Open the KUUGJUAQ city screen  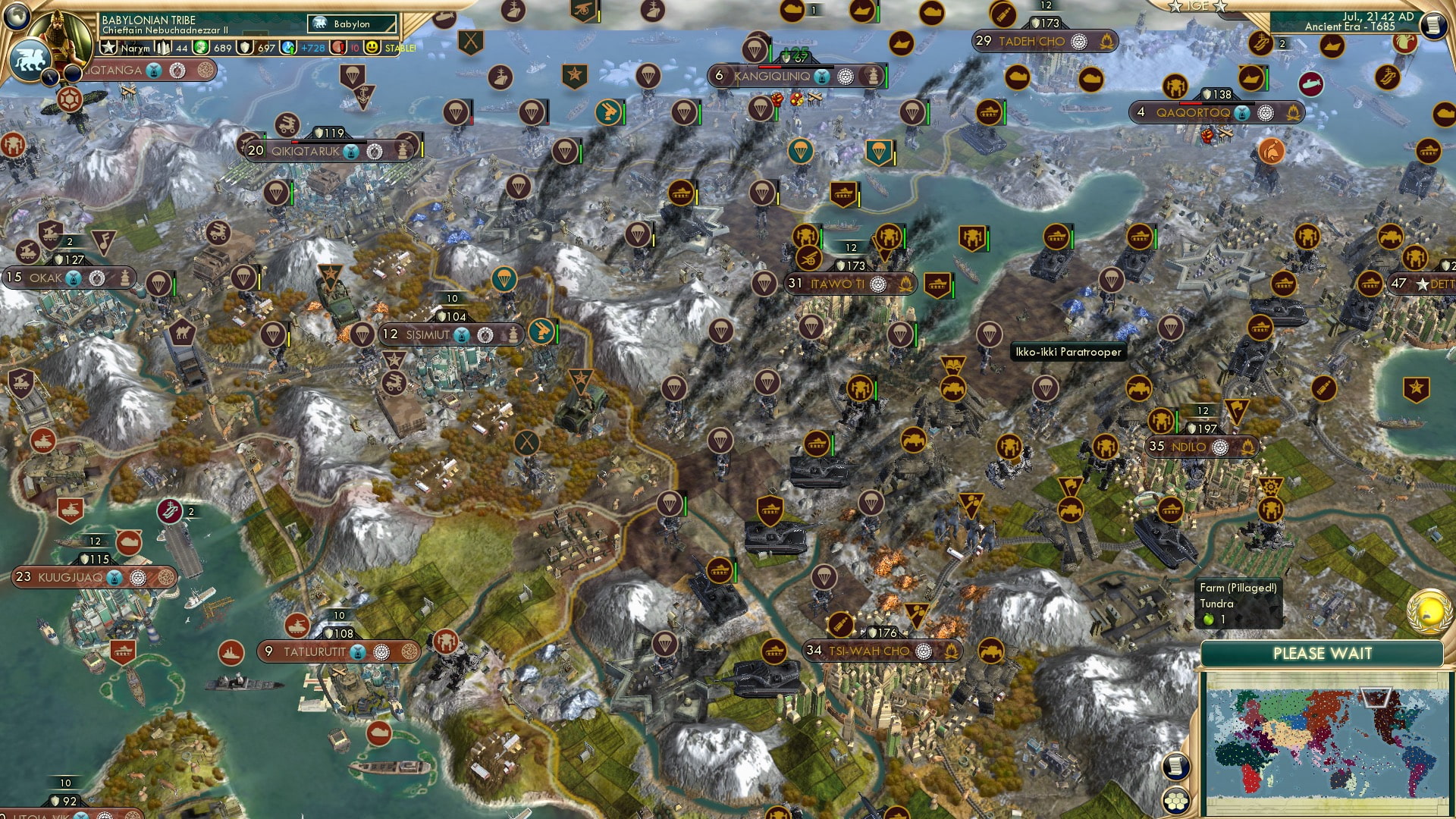point(72,577)
